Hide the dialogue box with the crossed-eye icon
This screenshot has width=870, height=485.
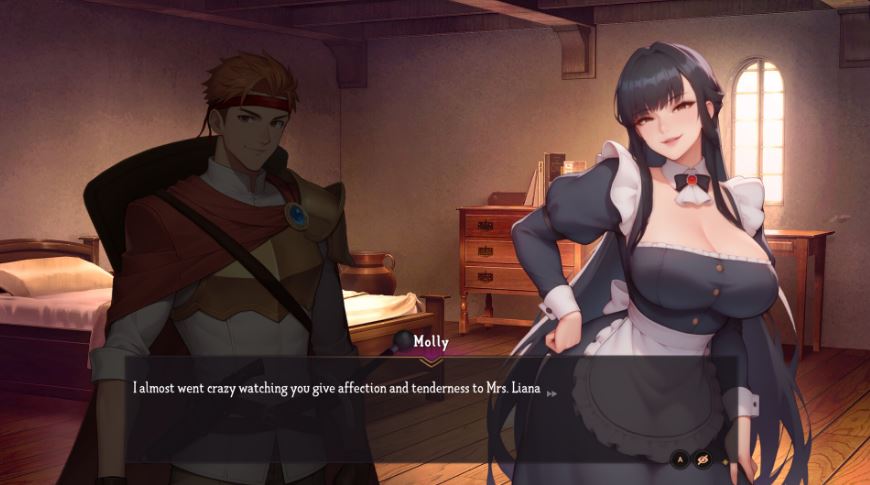tap(703, 460)
